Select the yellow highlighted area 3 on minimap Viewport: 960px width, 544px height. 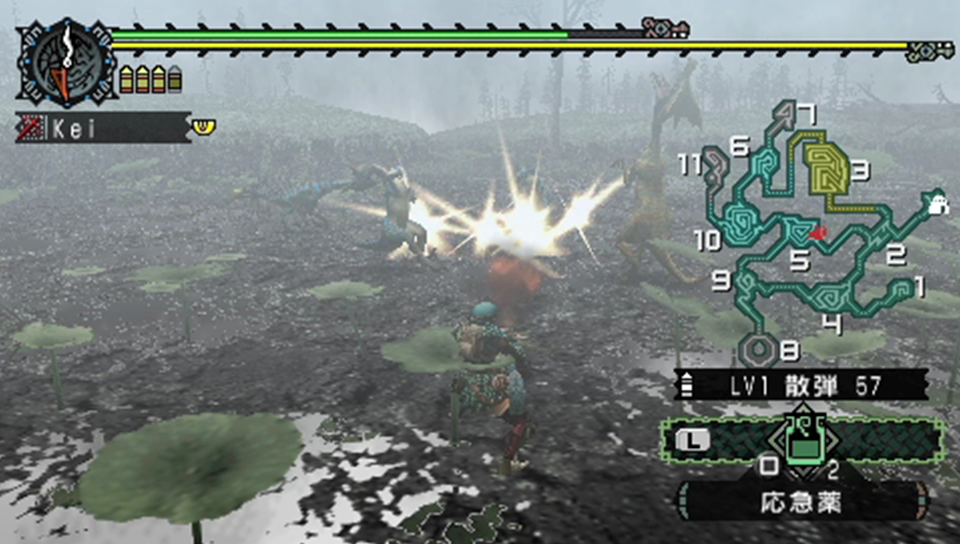point(827,170)
